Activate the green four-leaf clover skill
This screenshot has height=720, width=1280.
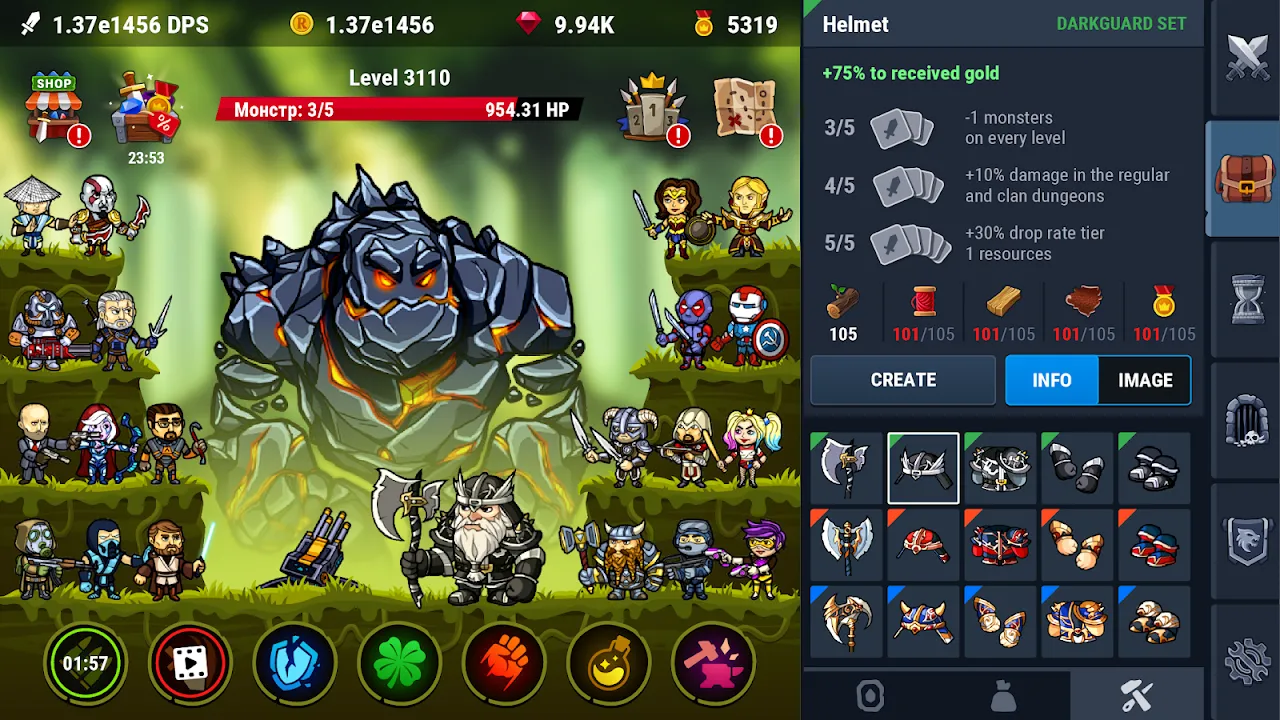[x=399, y=663]
